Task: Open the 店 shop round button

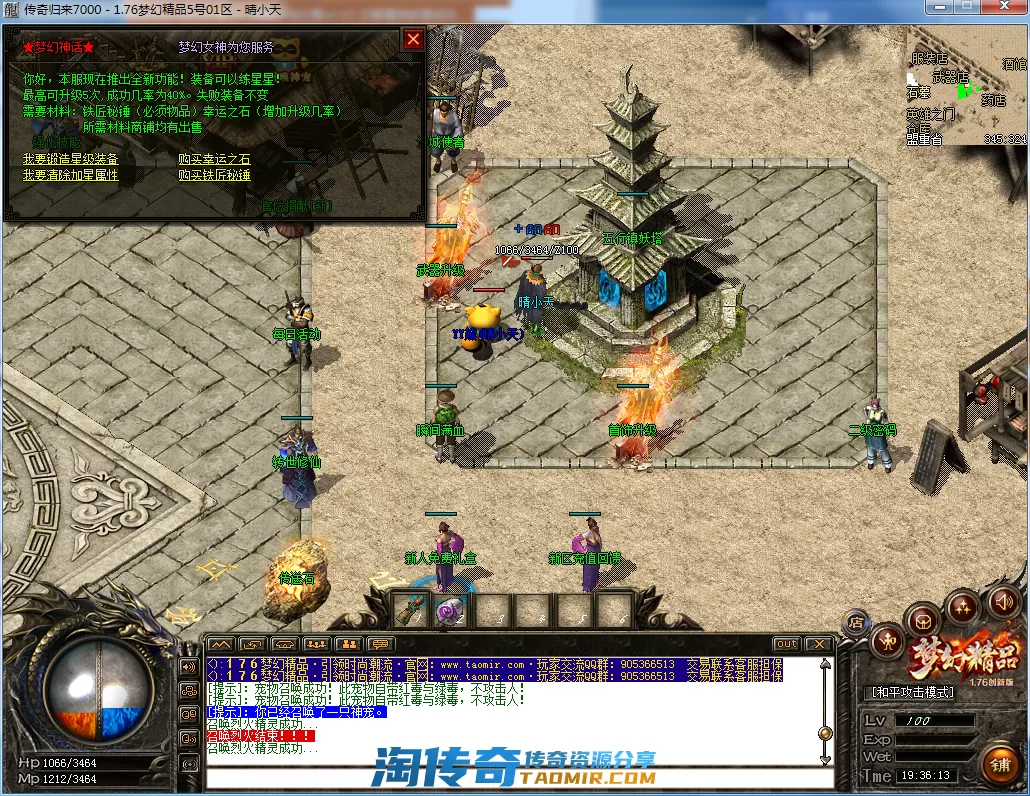Action: (x=856, y=622)
